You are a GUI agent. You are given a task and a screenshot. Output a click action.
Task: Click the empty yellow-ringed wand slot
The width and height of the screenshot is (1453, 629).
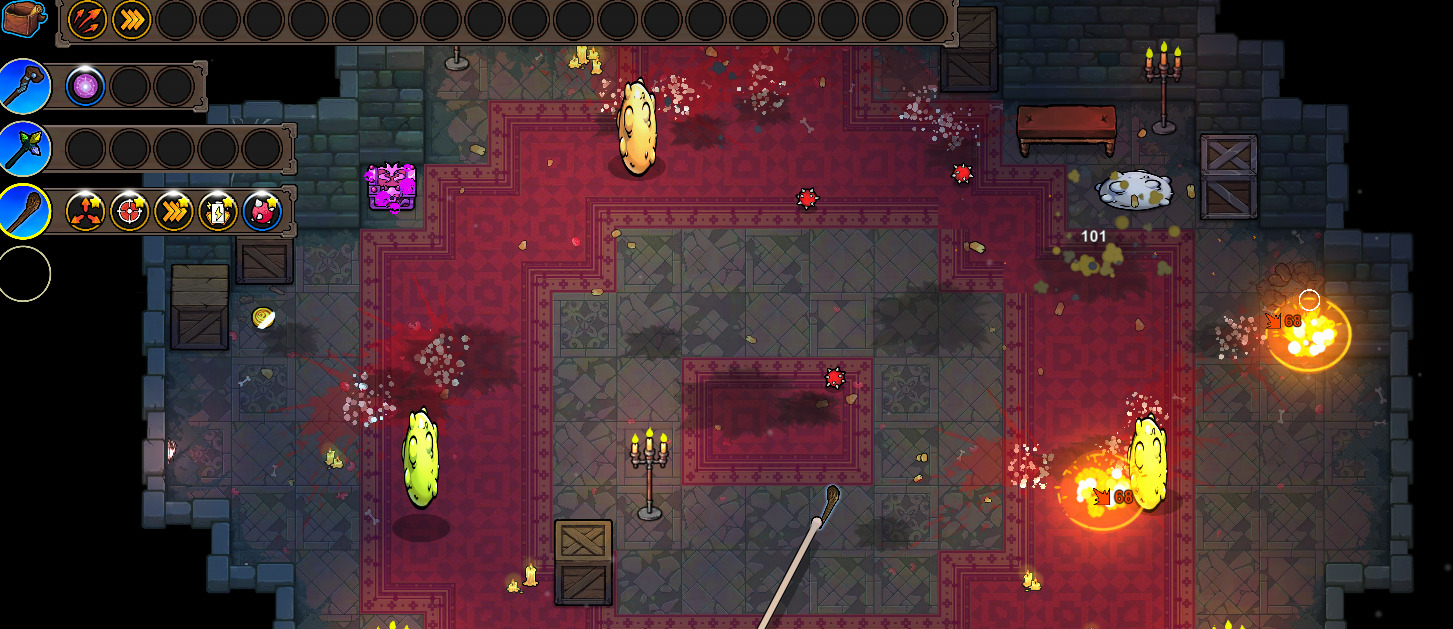tap(24, 273)
